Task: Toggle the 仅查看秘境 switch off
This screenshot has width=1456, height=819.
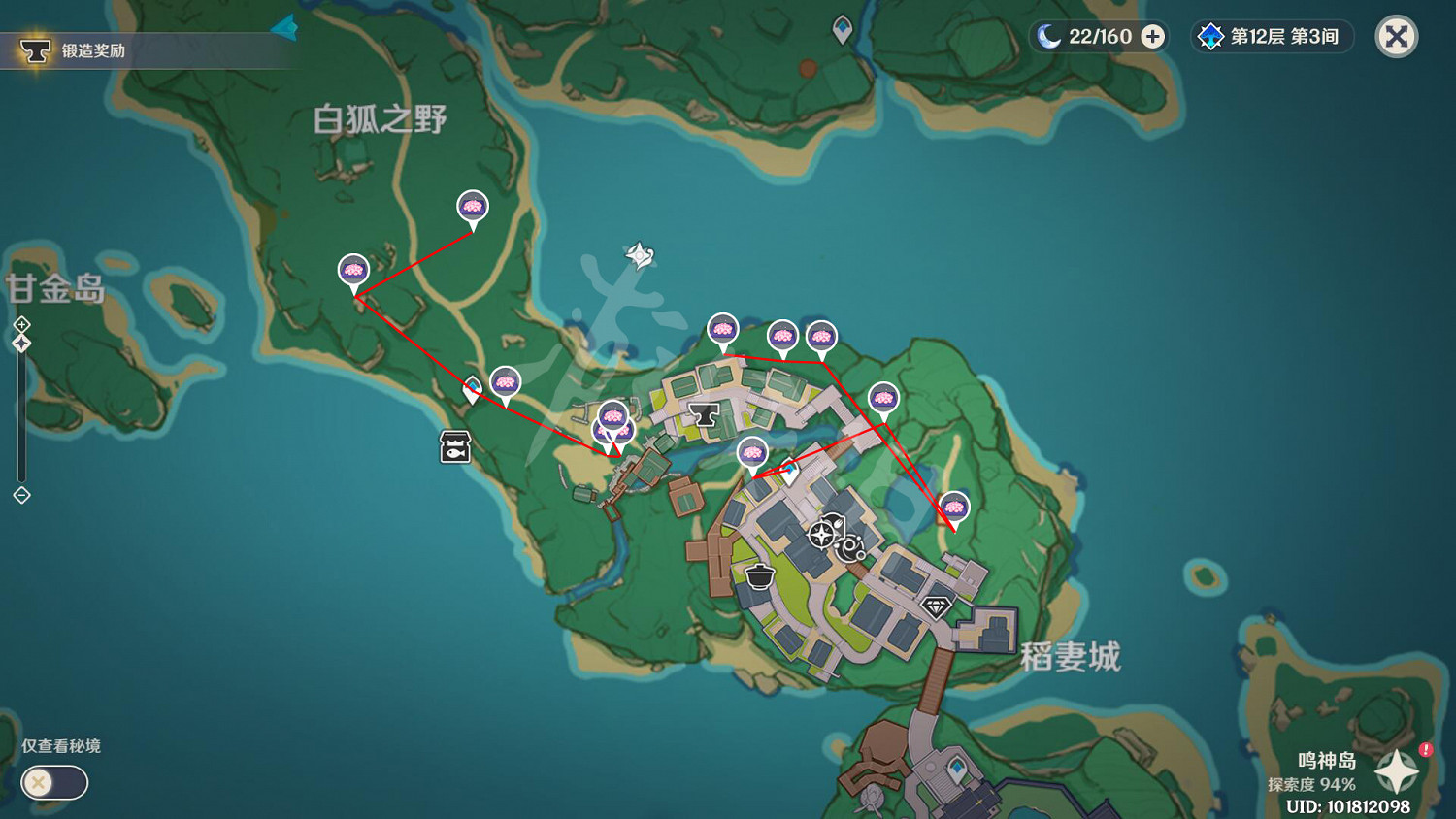Action: click(53, 783)
